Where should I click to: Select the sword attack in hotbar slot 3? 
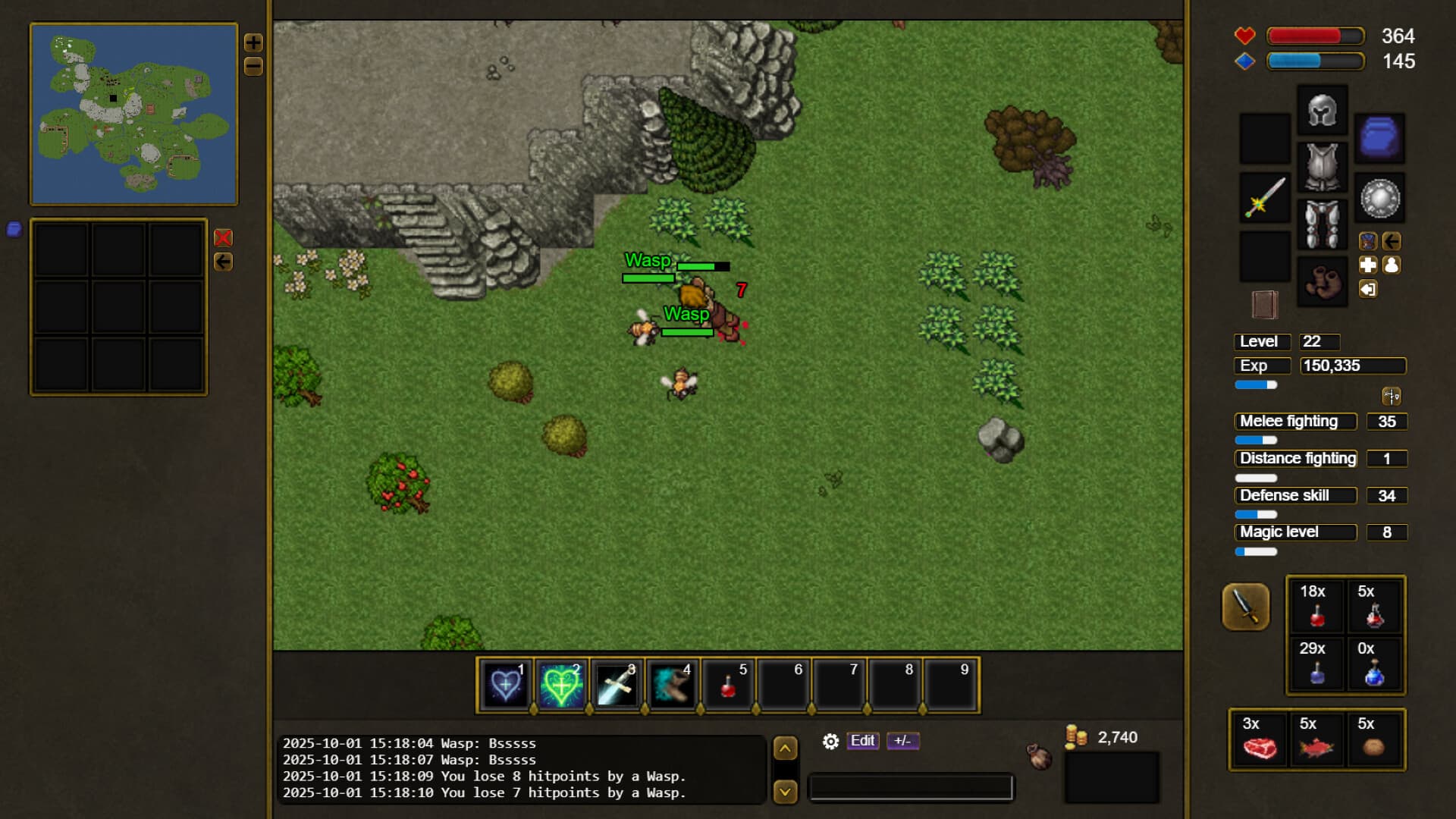[x=617, y=685]
